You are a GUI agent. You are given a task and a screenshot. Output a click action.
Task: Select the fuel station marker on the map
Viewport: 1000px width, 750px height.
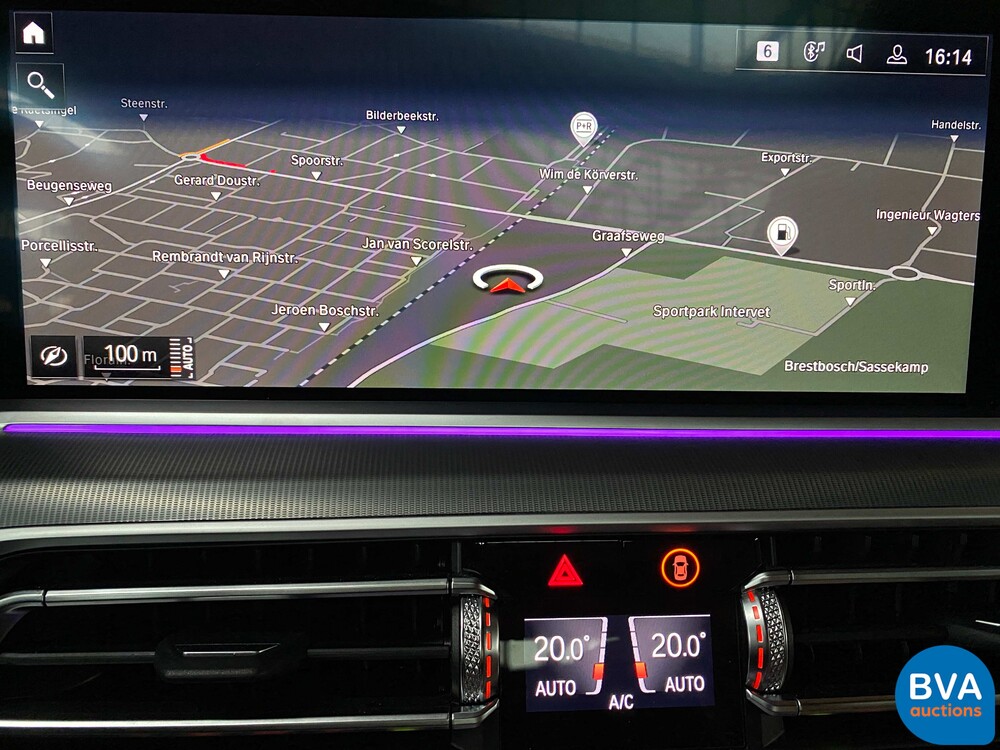point(781,233)
